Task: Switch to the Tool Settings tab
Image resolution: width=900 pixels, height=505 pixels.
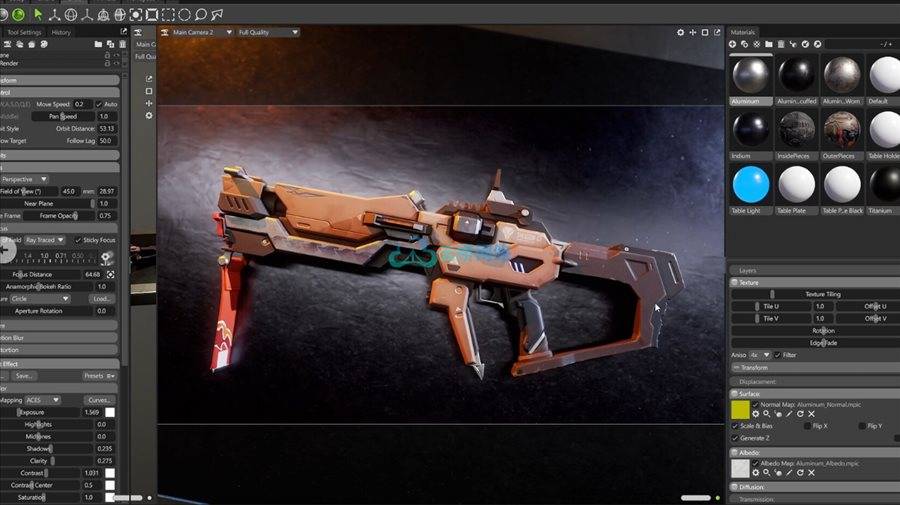Action: click(24, 32)
